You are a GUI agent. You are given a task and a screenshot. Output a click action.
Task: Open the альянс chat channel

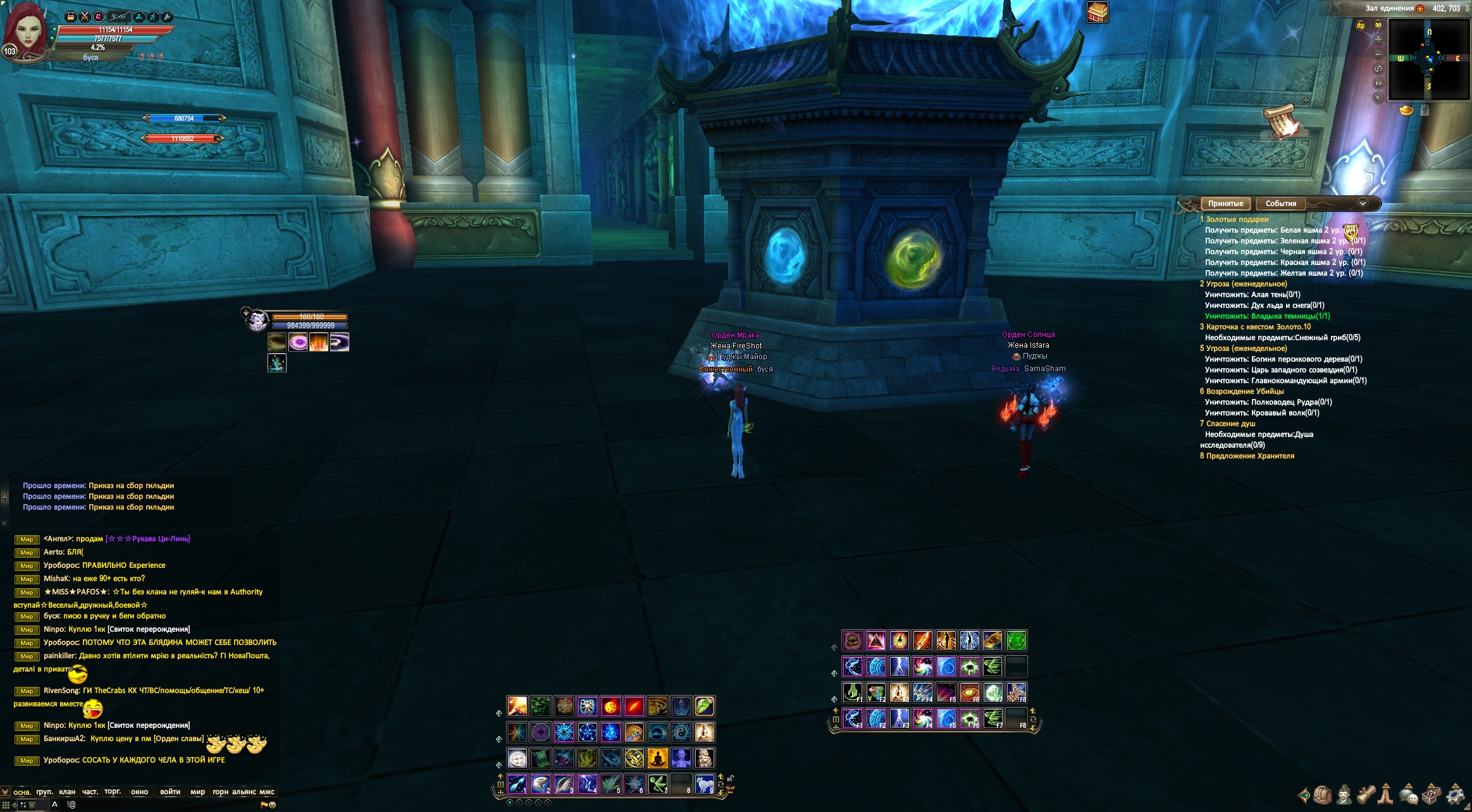[244, 792]
